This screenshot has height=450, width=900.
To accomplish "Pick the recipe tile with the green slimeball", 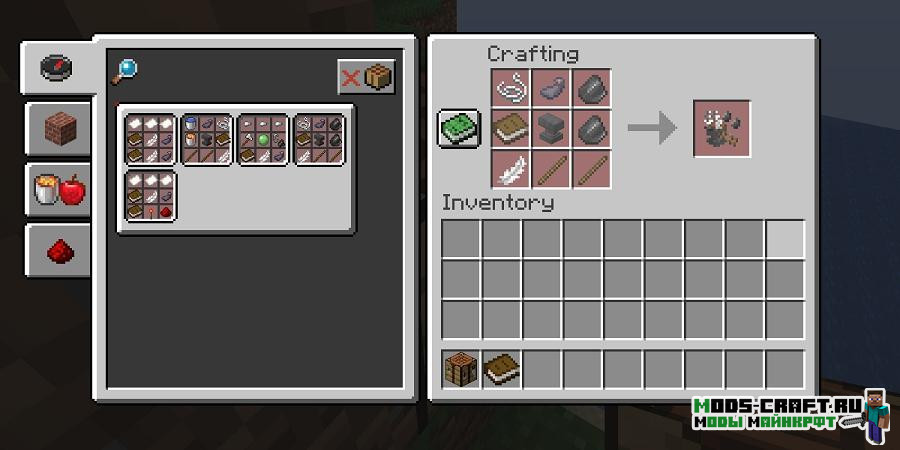I will pos(263,139).
